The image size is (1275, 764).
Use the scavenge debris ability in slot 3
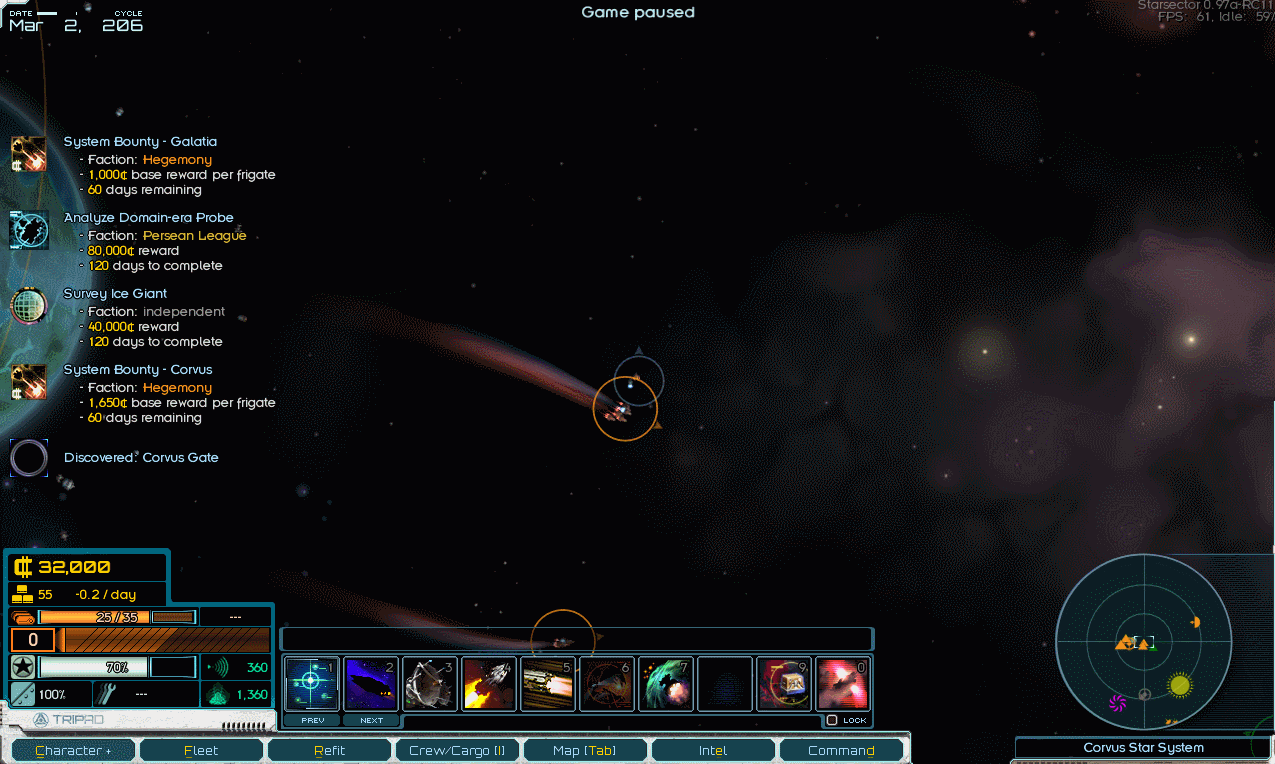coord(430,684)
